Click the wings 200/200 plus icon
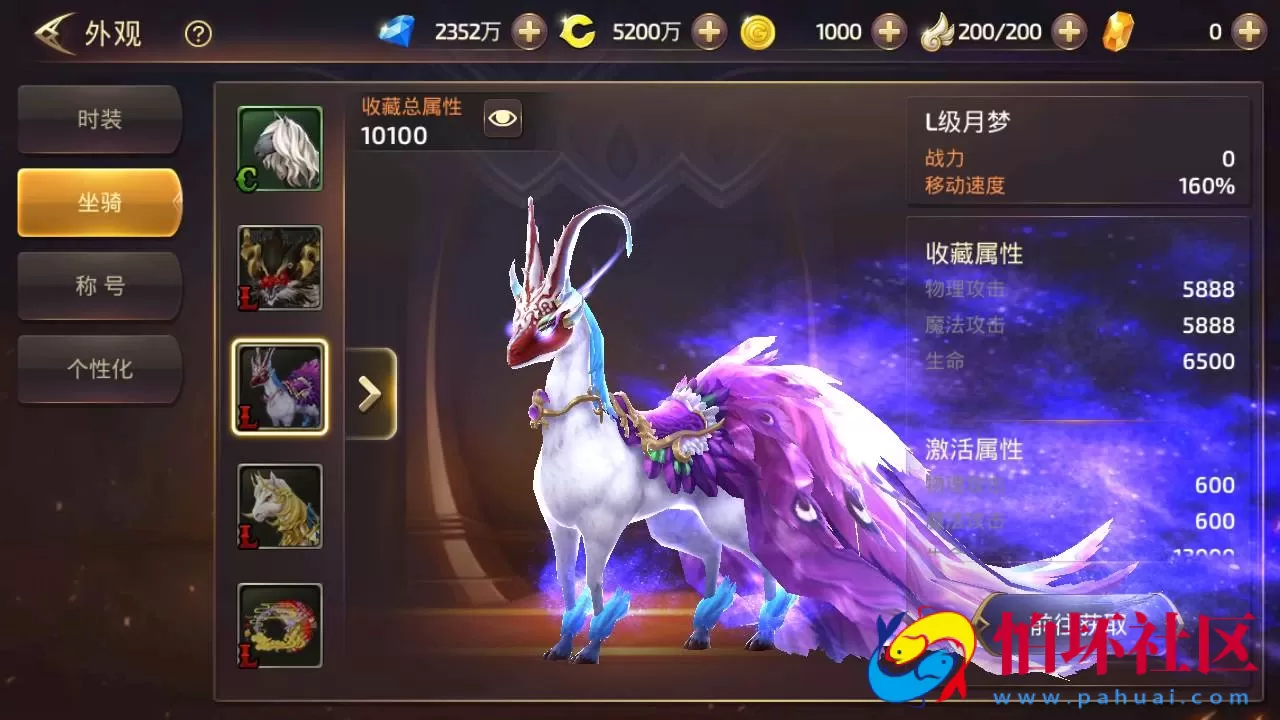 pos(1068,31)
